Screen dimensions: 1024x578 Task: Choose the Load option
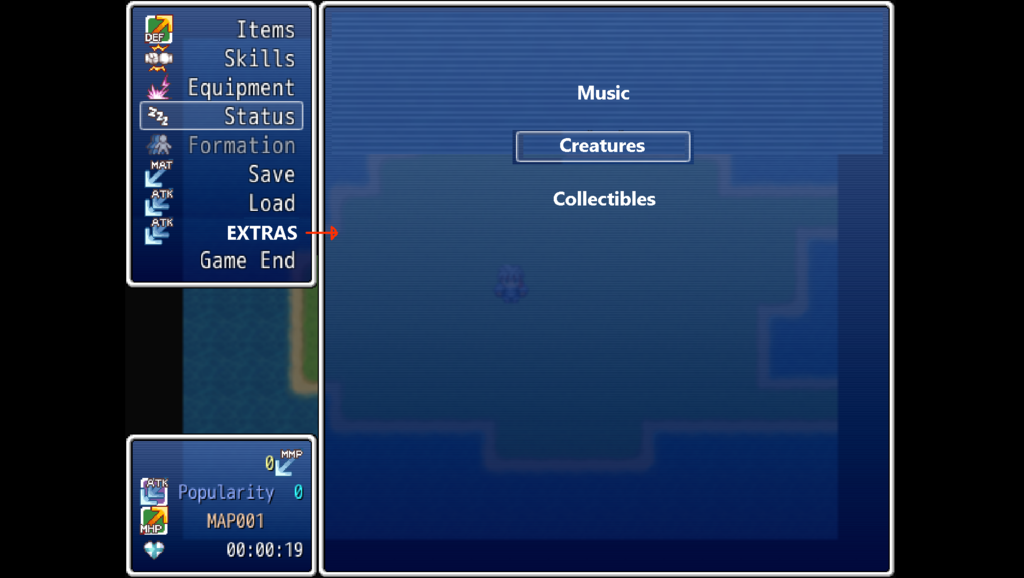(x=271, y=203)
